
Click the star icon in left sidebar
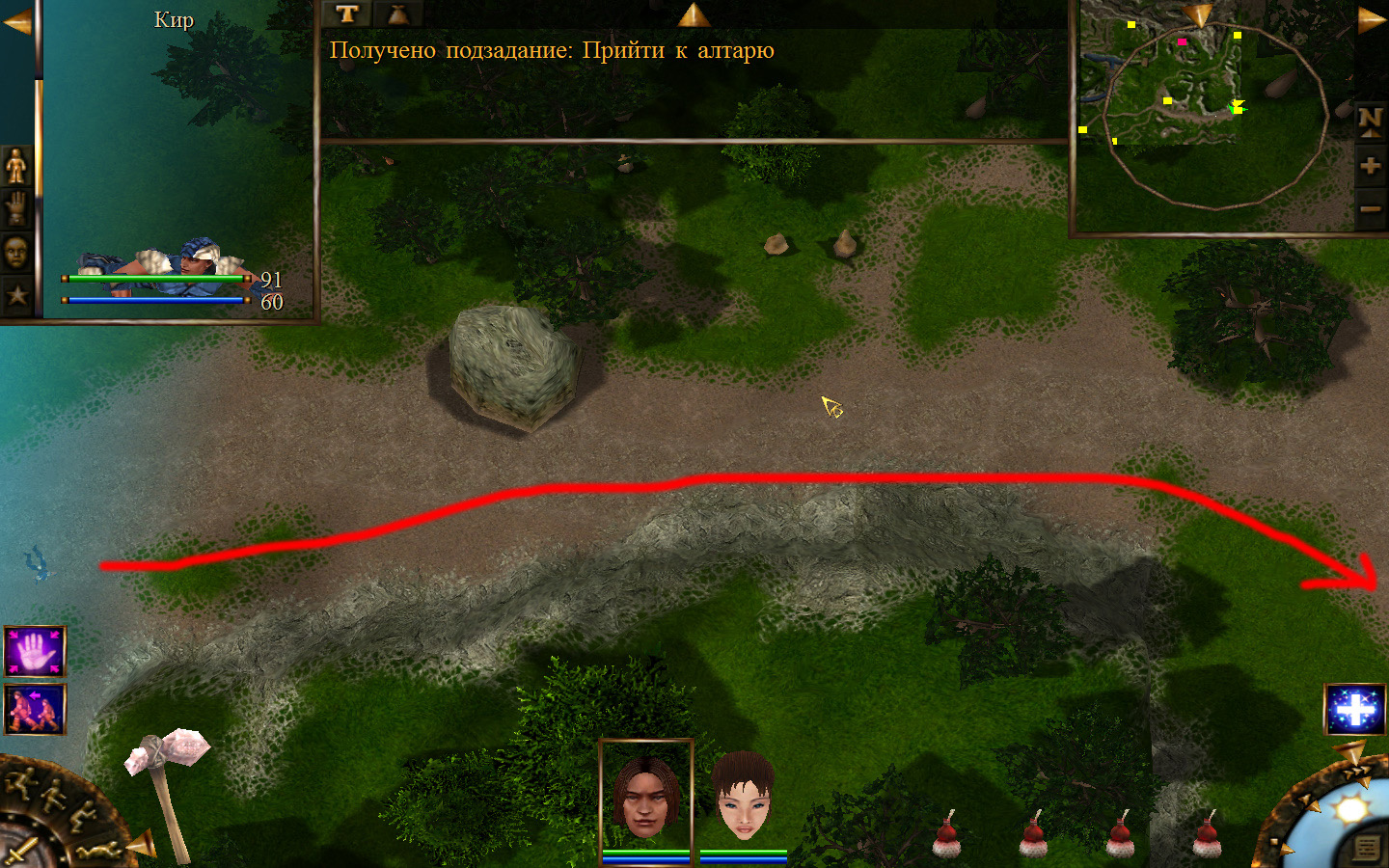click(16, 295)
